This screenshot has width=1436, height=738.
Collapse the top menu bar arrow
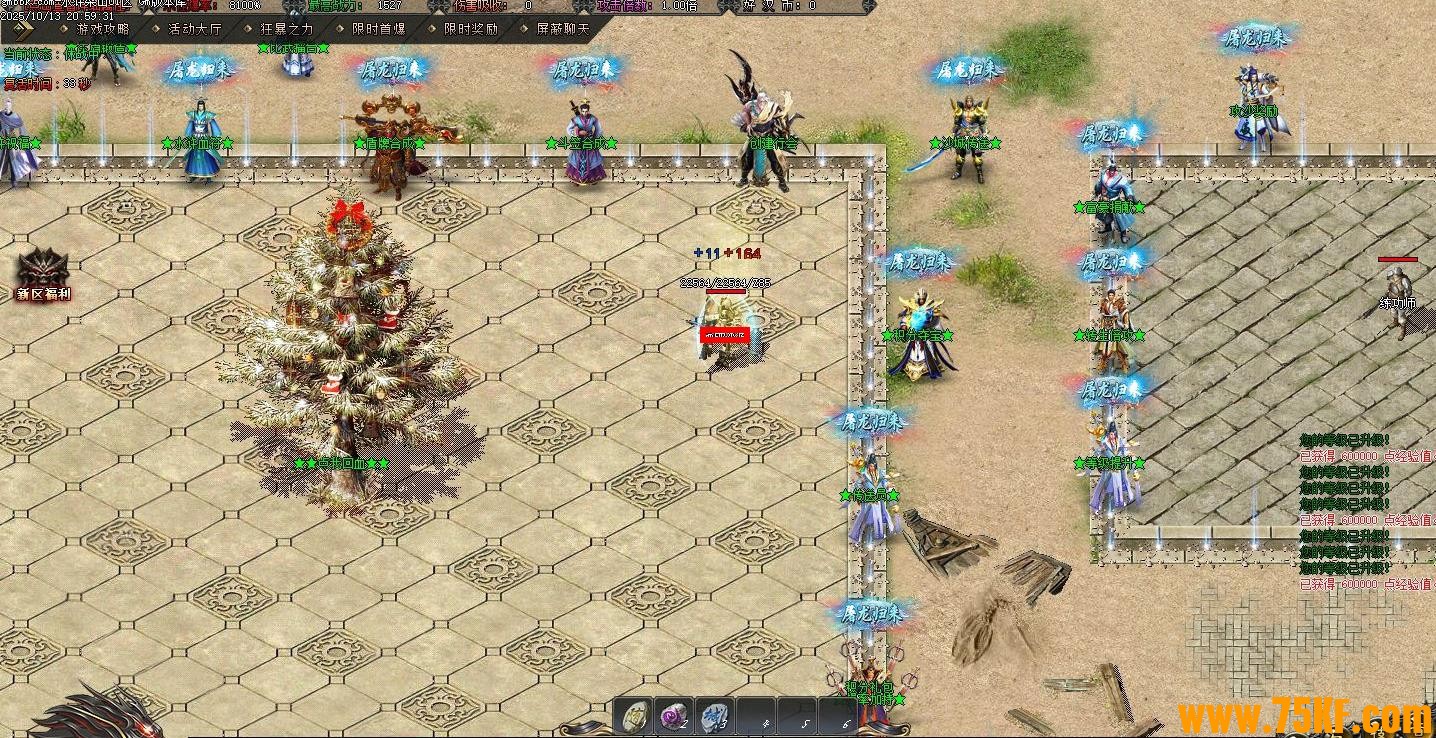coord(18,28)
